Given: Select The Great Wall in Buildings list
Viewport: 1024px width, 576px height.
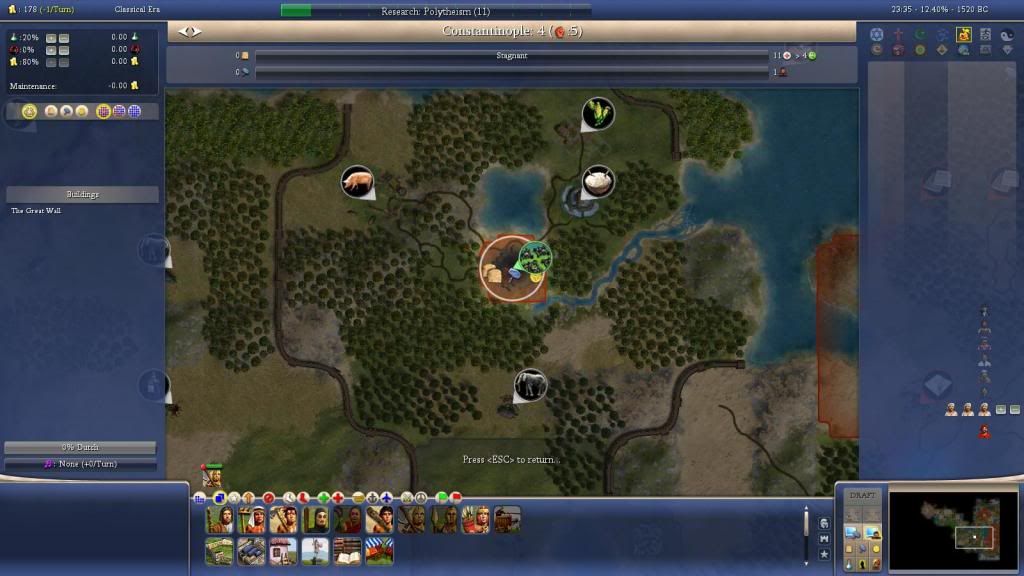Looking at the screenshot, I should point(36,211).
